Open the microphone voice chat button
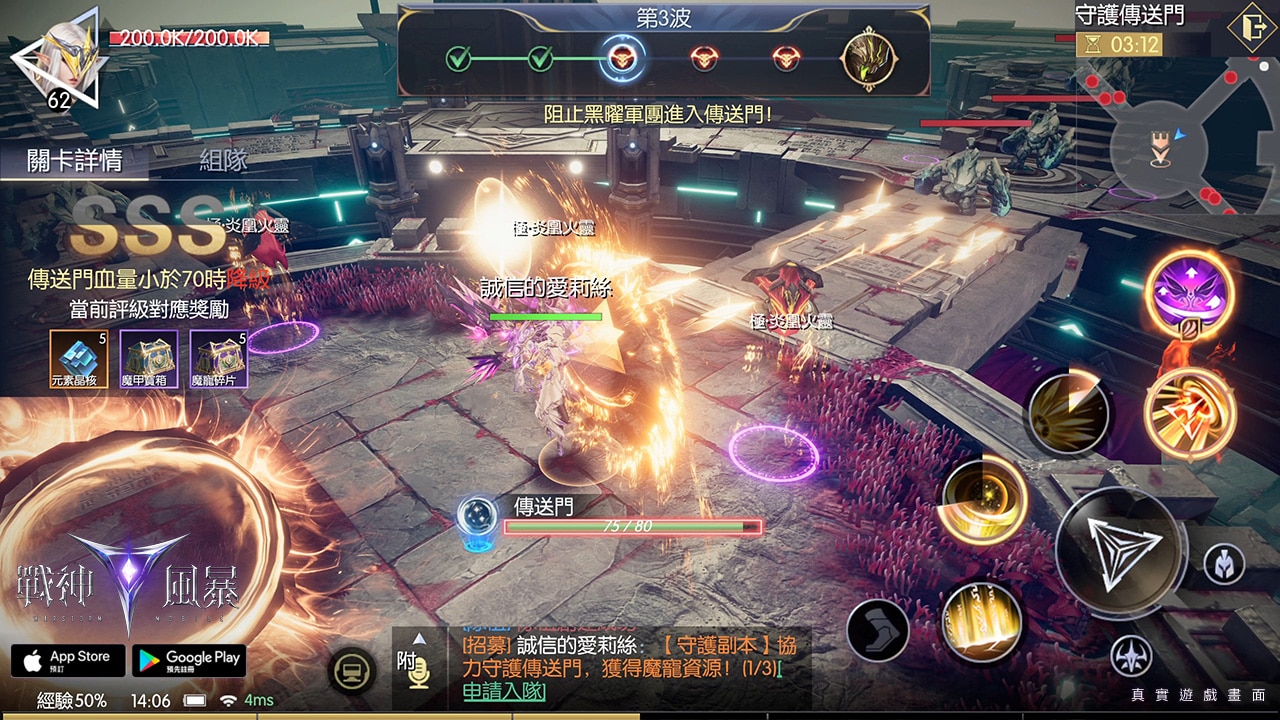The width and height of the screenshot is (1280, 720). tap(420, 671)
